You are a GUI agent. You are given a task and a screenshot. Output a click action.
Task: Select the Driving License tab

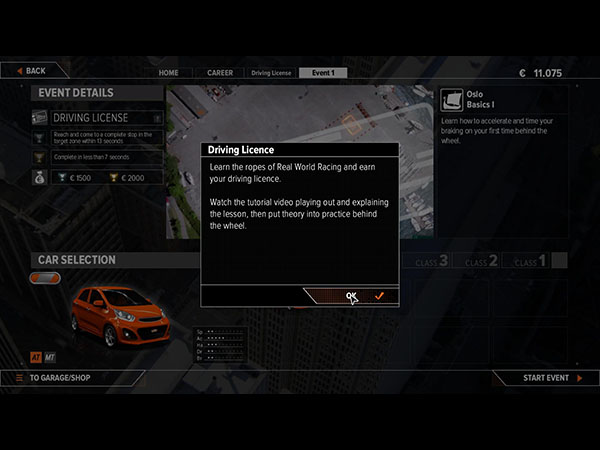click(x=271, y=73)
